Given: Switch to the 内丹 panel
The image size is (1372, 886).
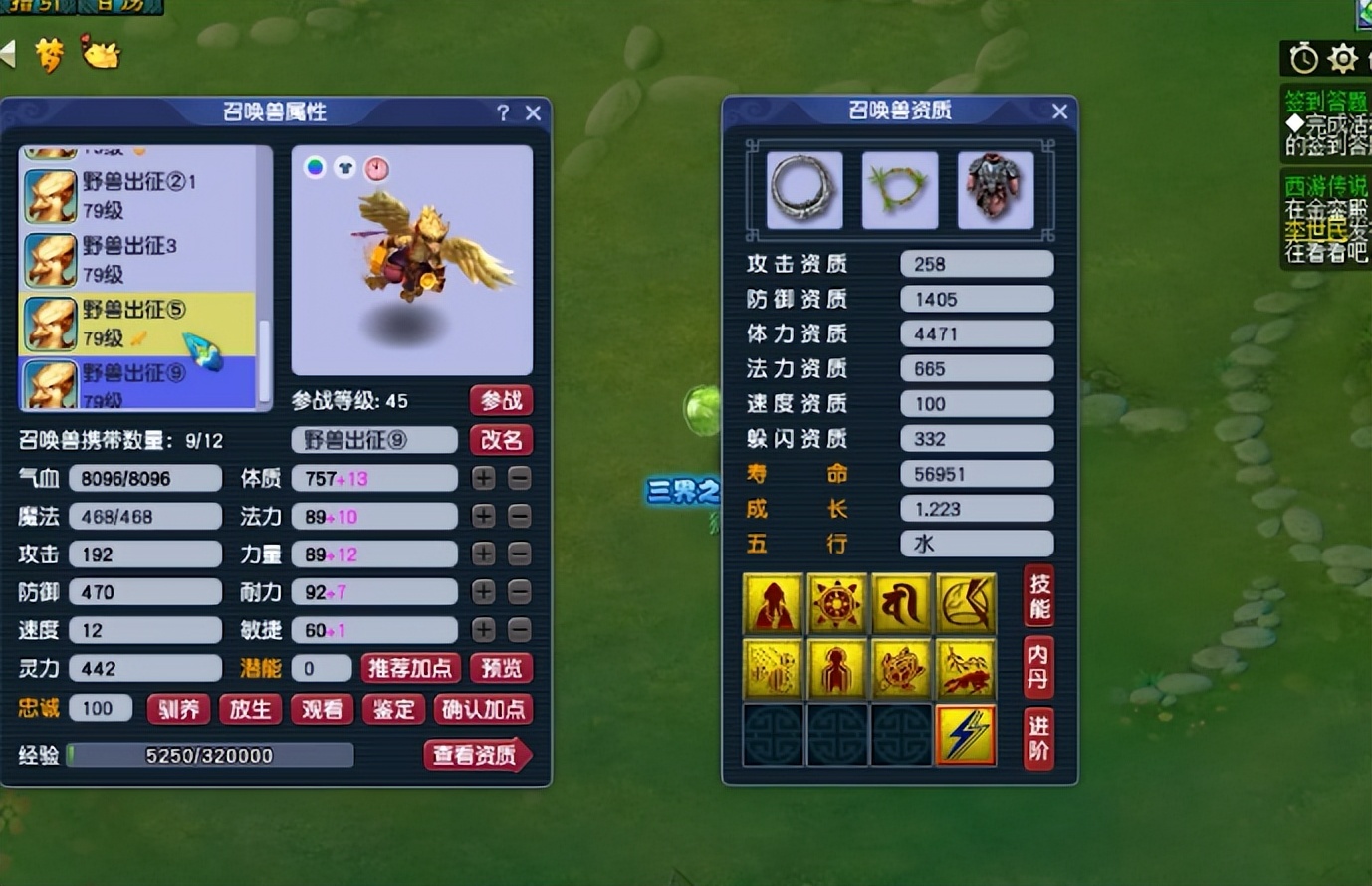Looking at the screenshot, I should point(1037,667).
